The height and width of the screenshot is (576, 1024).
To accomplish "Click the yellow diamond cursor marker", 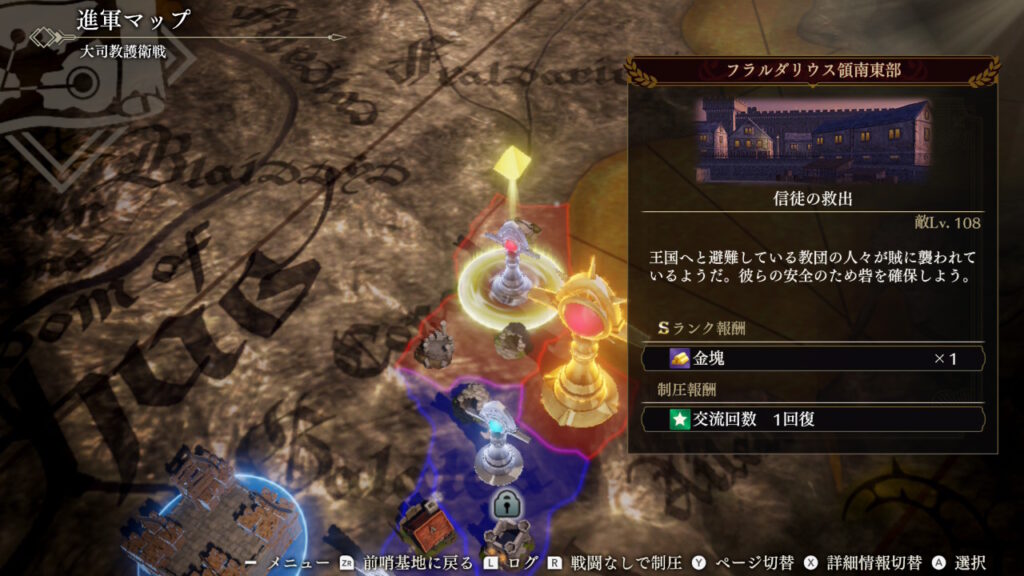I will [511, 163].
